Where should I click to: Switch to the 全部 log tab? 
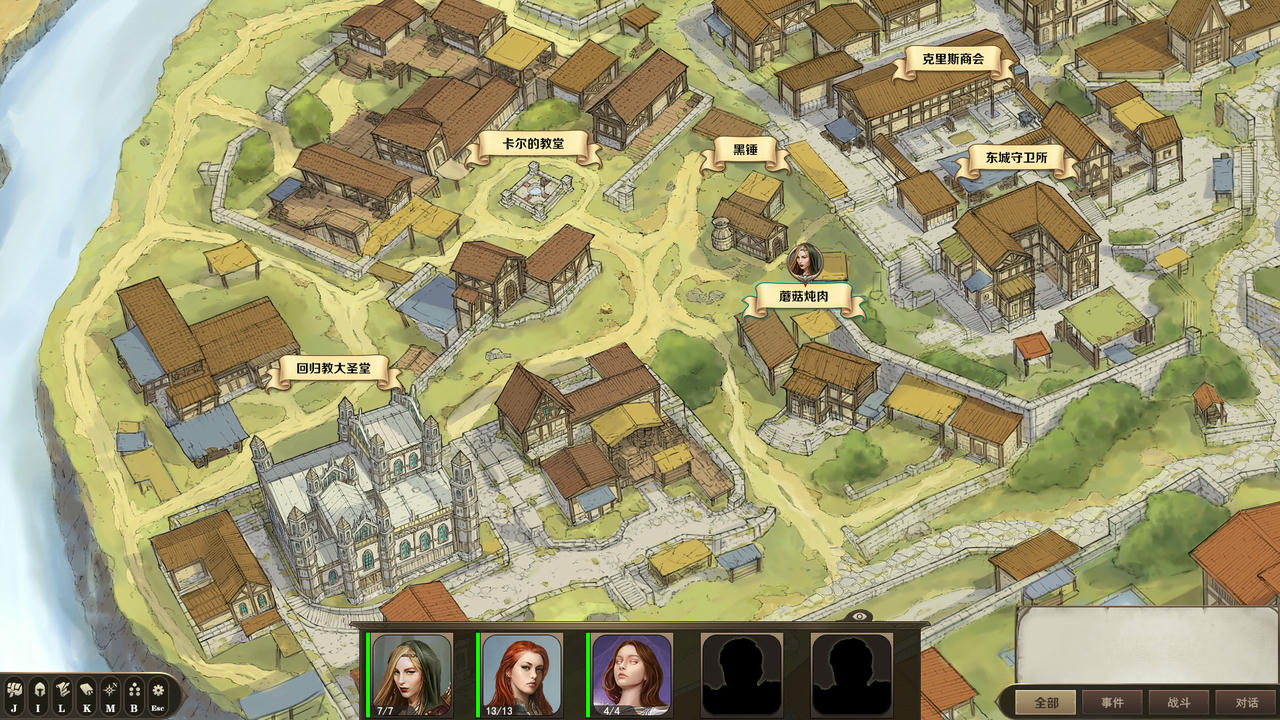click(1046, 702)
